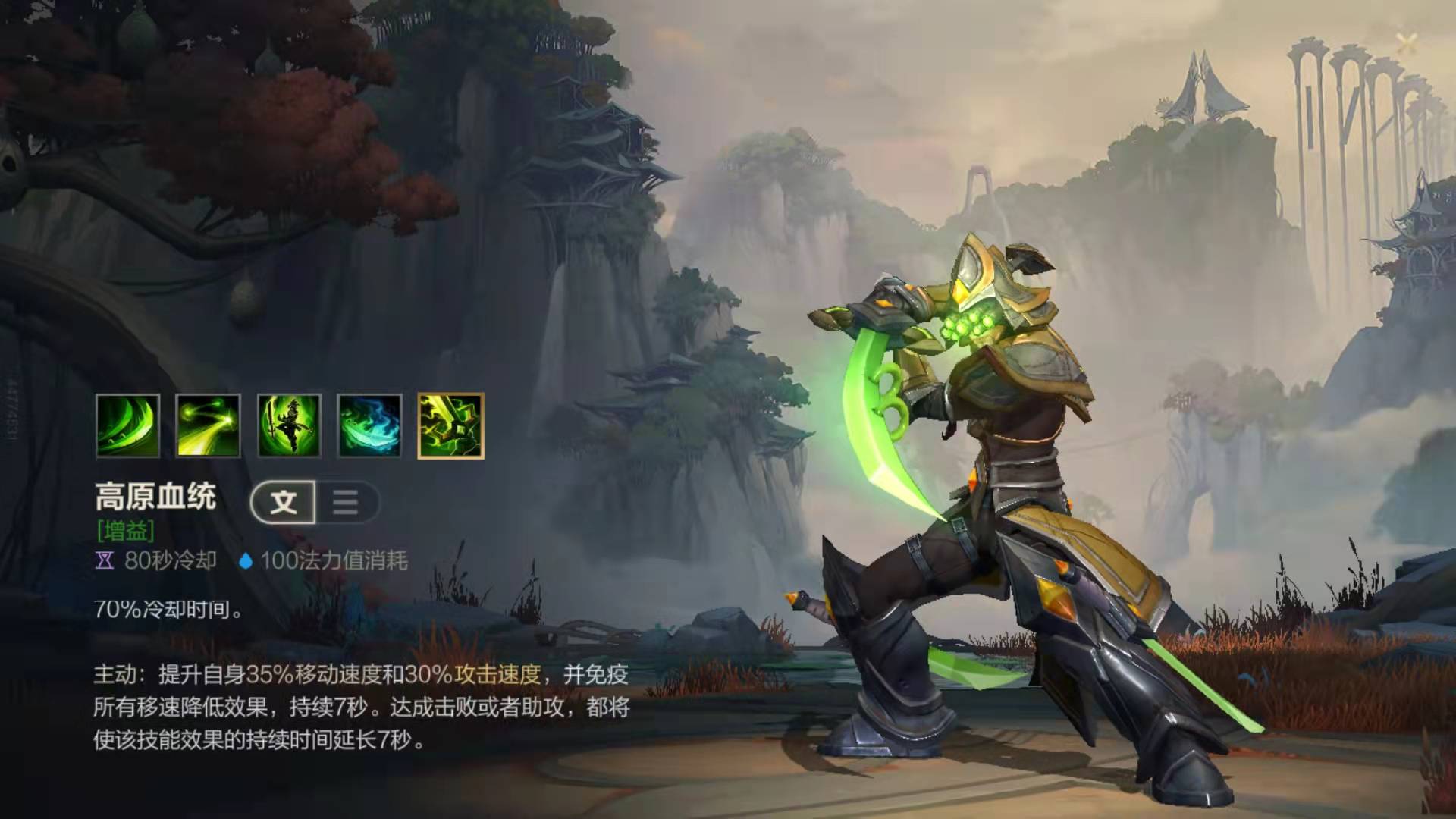Choose the Wuju Style ability icon
1456x819 pixels.
(x=369, y=425)
